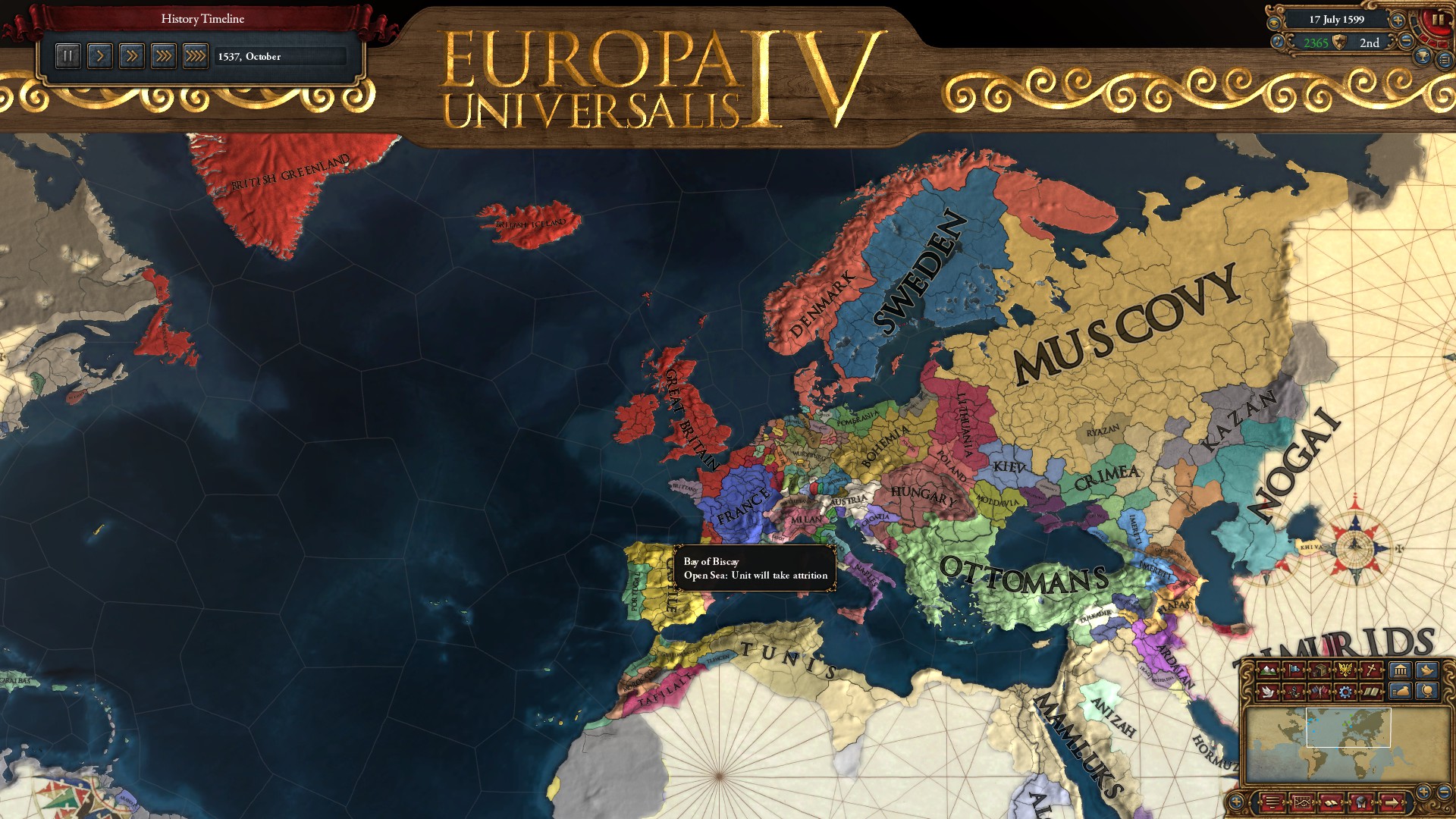Click the settings gear icon in map panel
1456x819 pixels.
(1345, 692)
